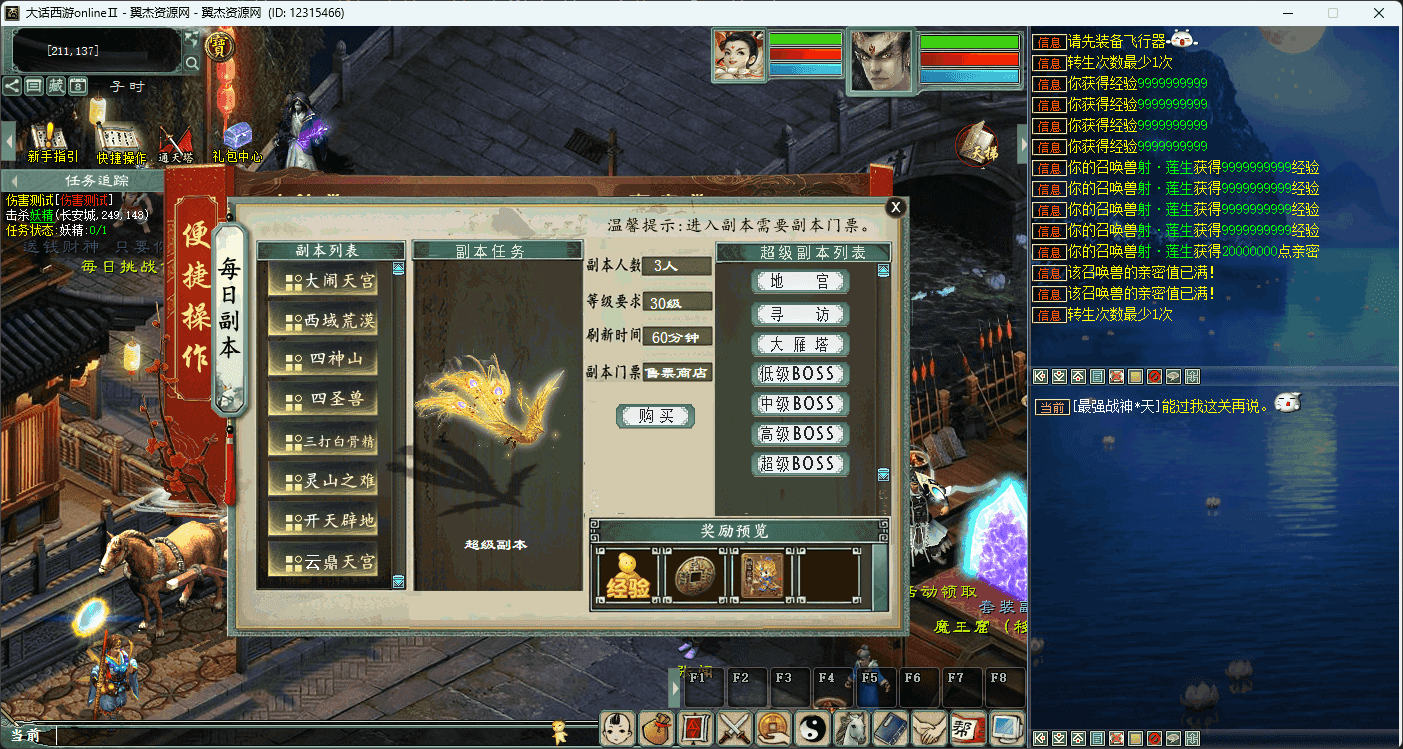Select the 灵山之难 dungeon
The height and width of the screenshot is (749, 1403).
(x=323, y=480)
